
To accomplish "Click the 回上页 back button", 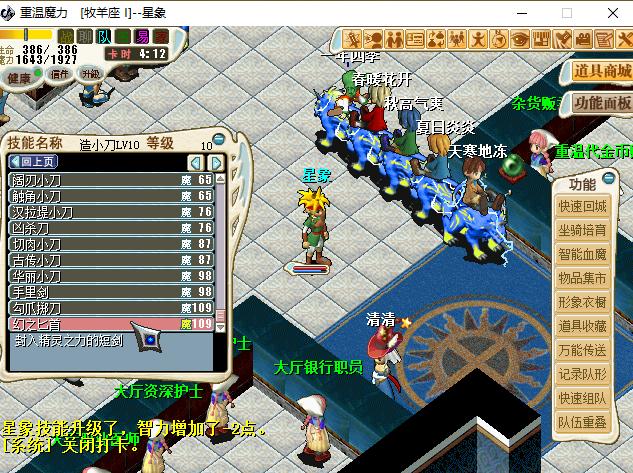I will tap(34, 162).
